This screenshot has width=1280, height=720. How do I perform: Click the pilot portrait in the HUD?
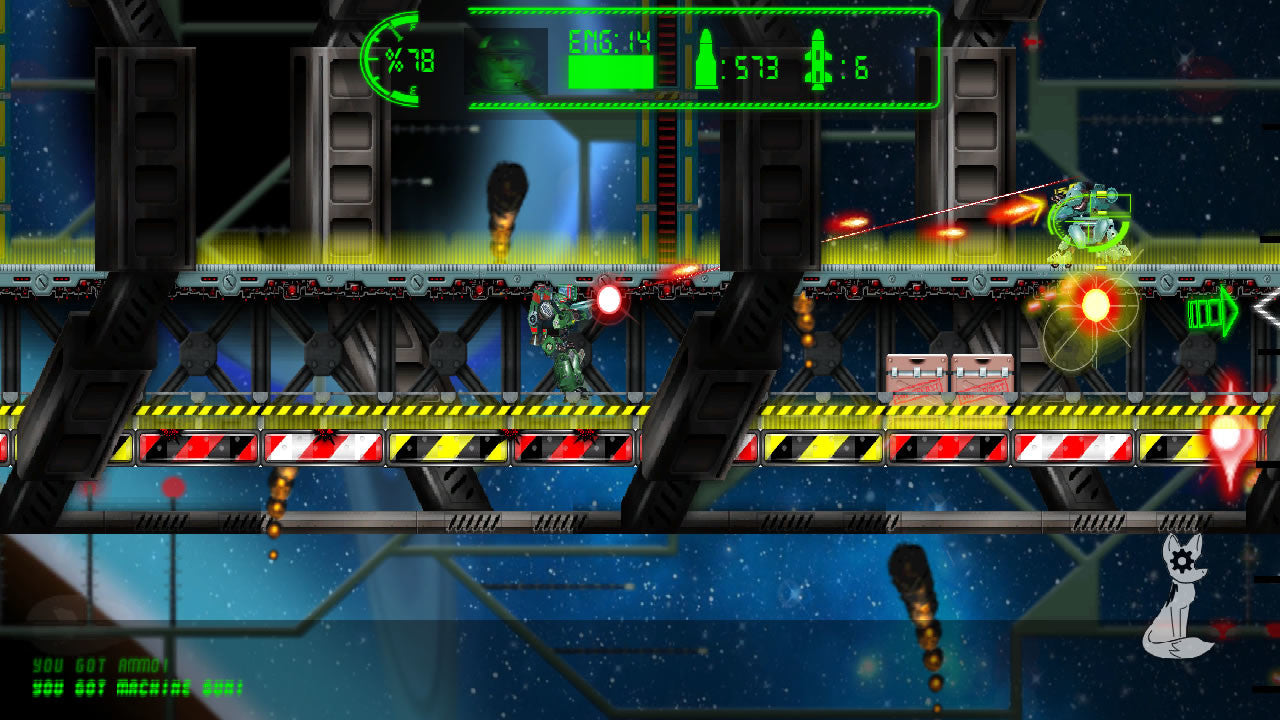click(506, 62)
